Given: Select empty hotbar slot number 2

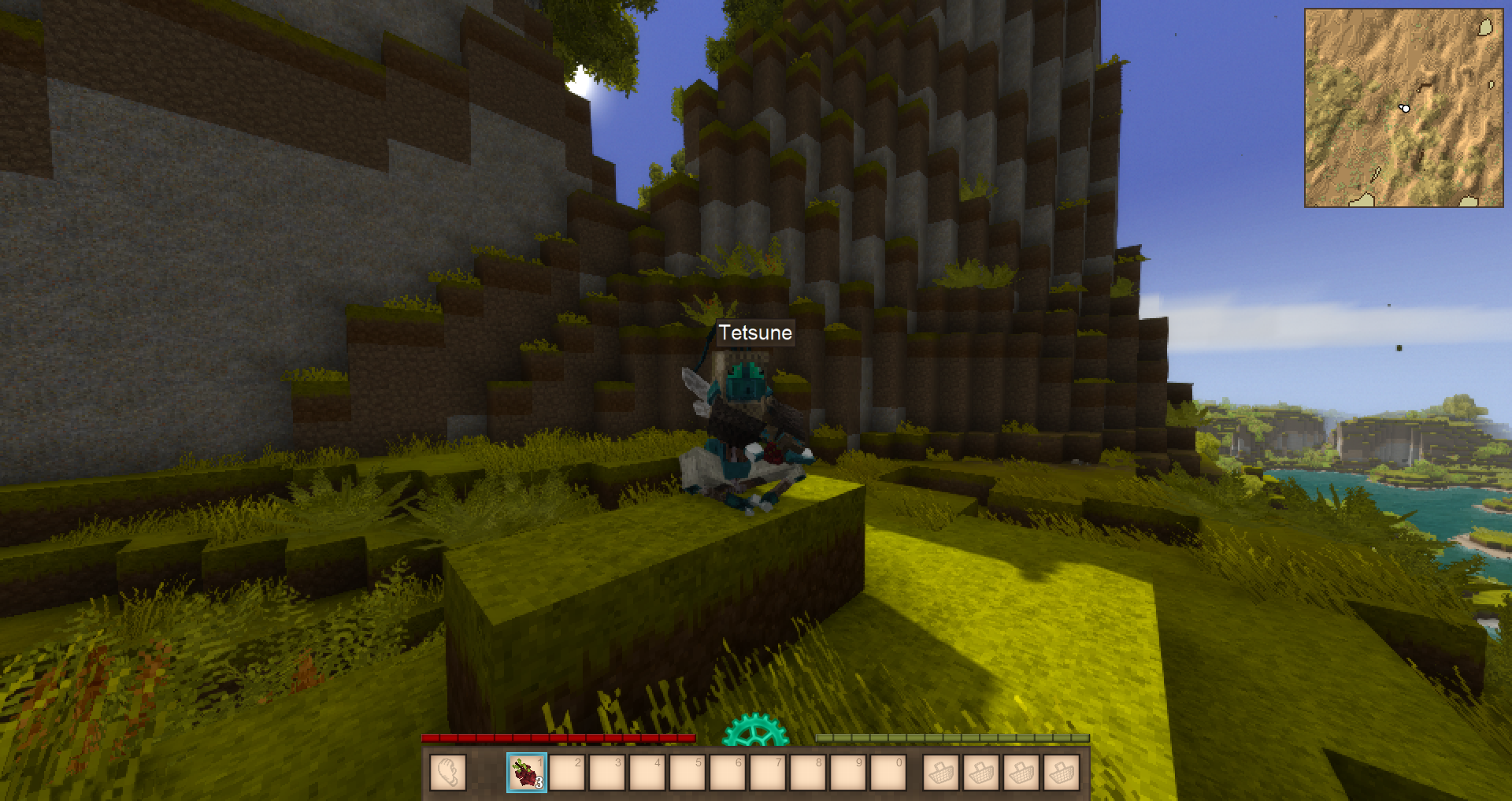Looking at the screenshot, I should point(567,773).
